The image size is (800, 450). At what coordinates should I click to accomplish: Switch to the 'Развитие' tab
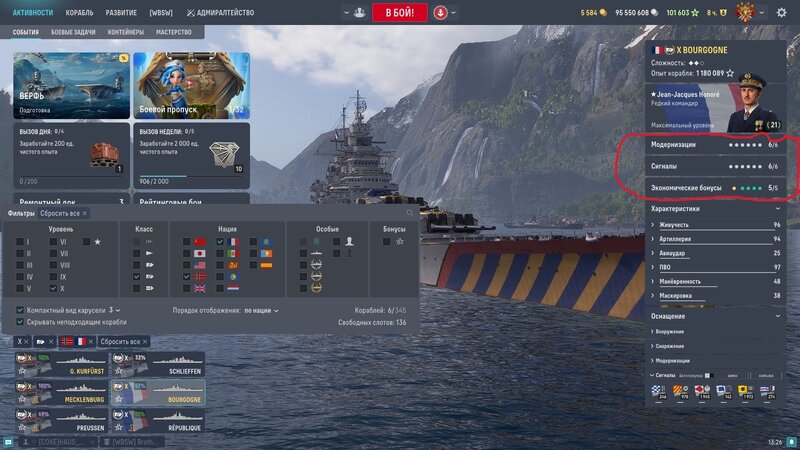click(x=124, y=13)
